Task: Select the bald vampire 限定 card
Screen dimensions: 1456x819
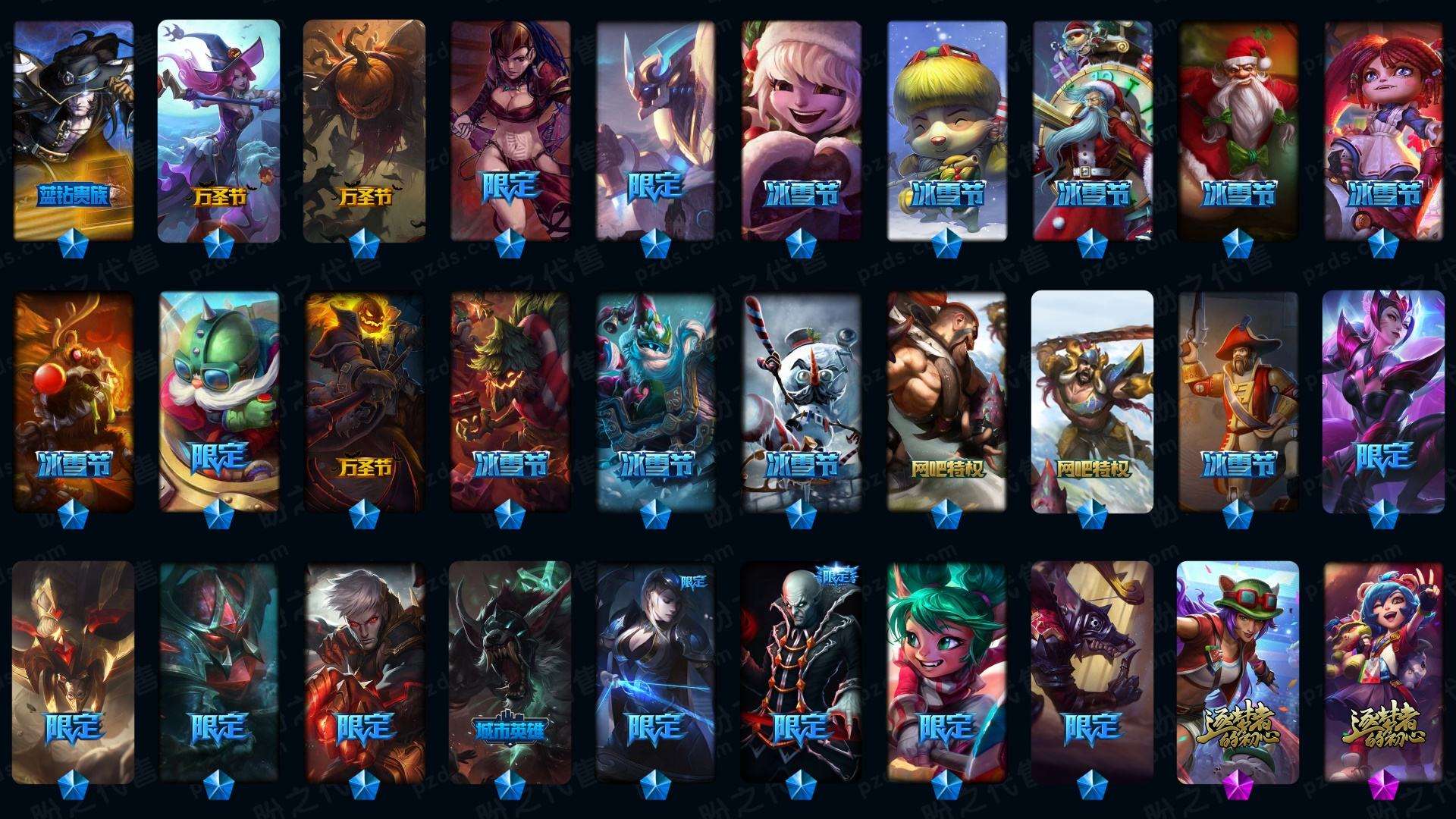Action: 801,671
